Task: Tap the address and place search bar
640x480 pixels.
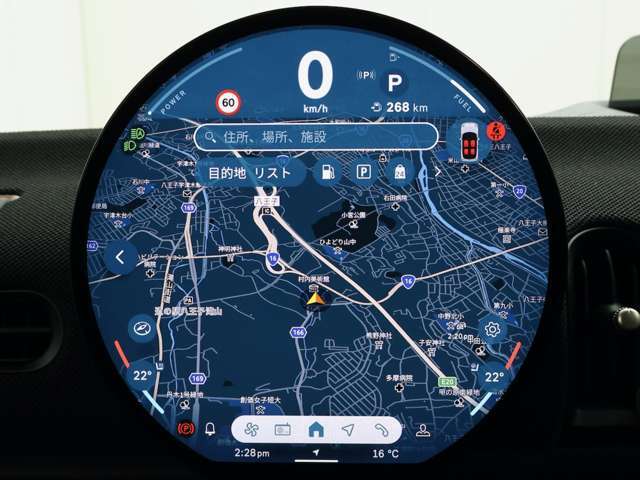Action: pyautogui.click(x=317, y=137)
